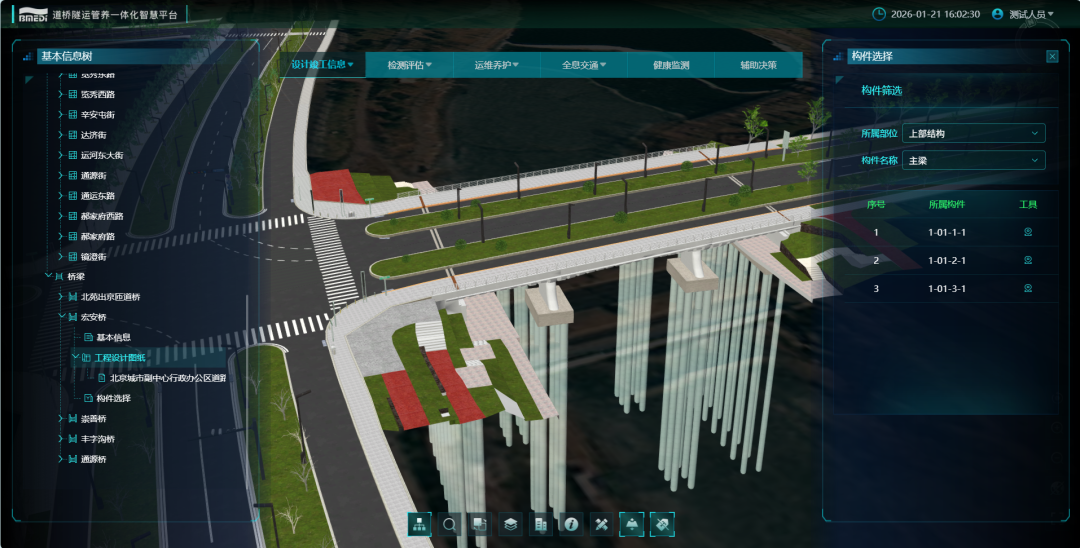Open the 全息交通 menu

click(584, 66)
